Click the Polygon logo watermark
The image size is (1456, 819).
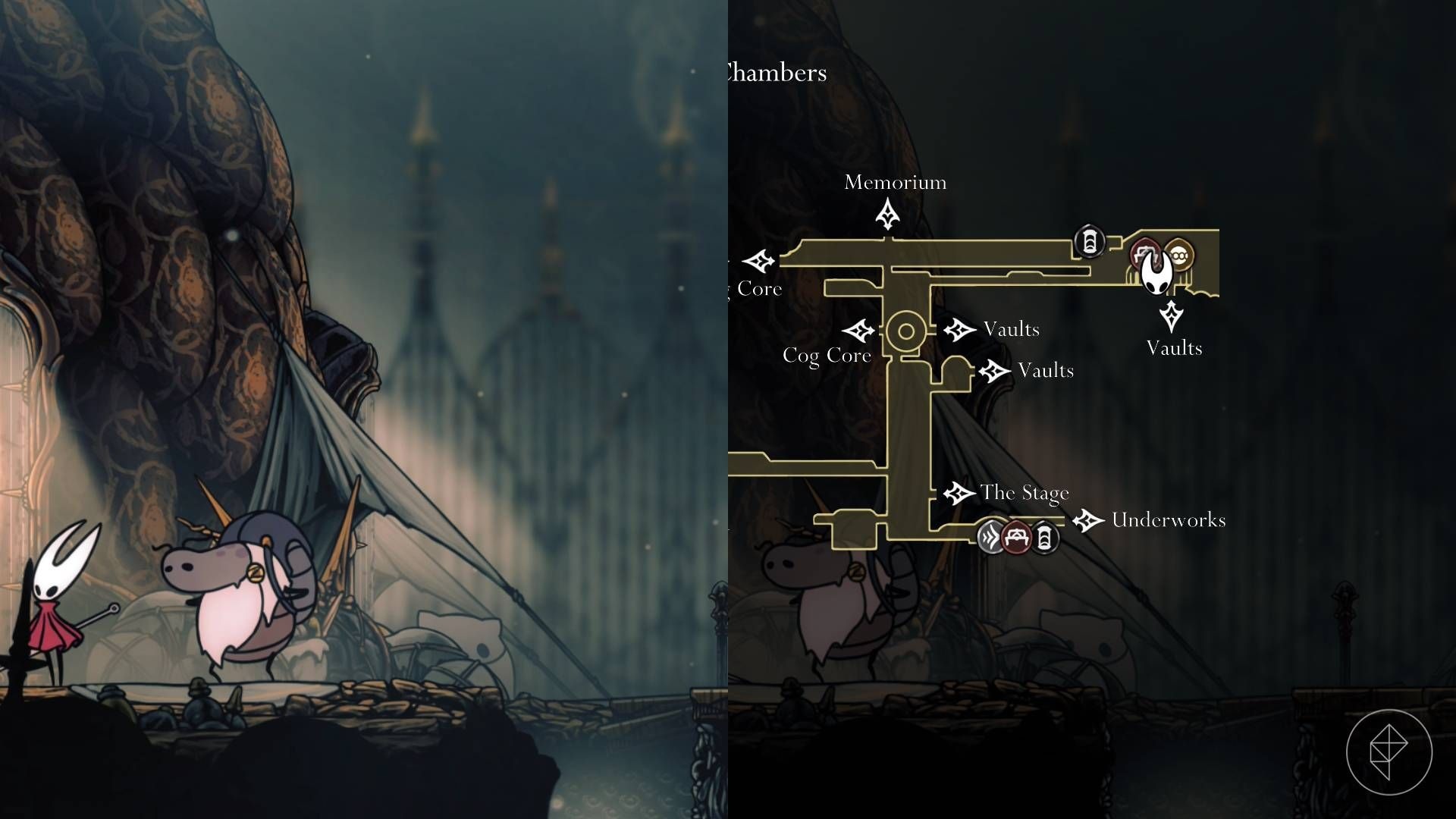[1389, 752]
